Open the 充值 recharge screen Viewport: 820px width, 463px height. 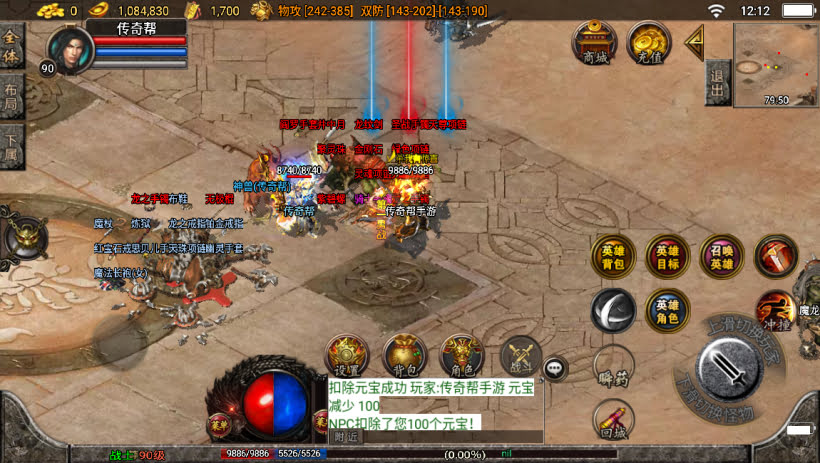(x=648, y=43)
